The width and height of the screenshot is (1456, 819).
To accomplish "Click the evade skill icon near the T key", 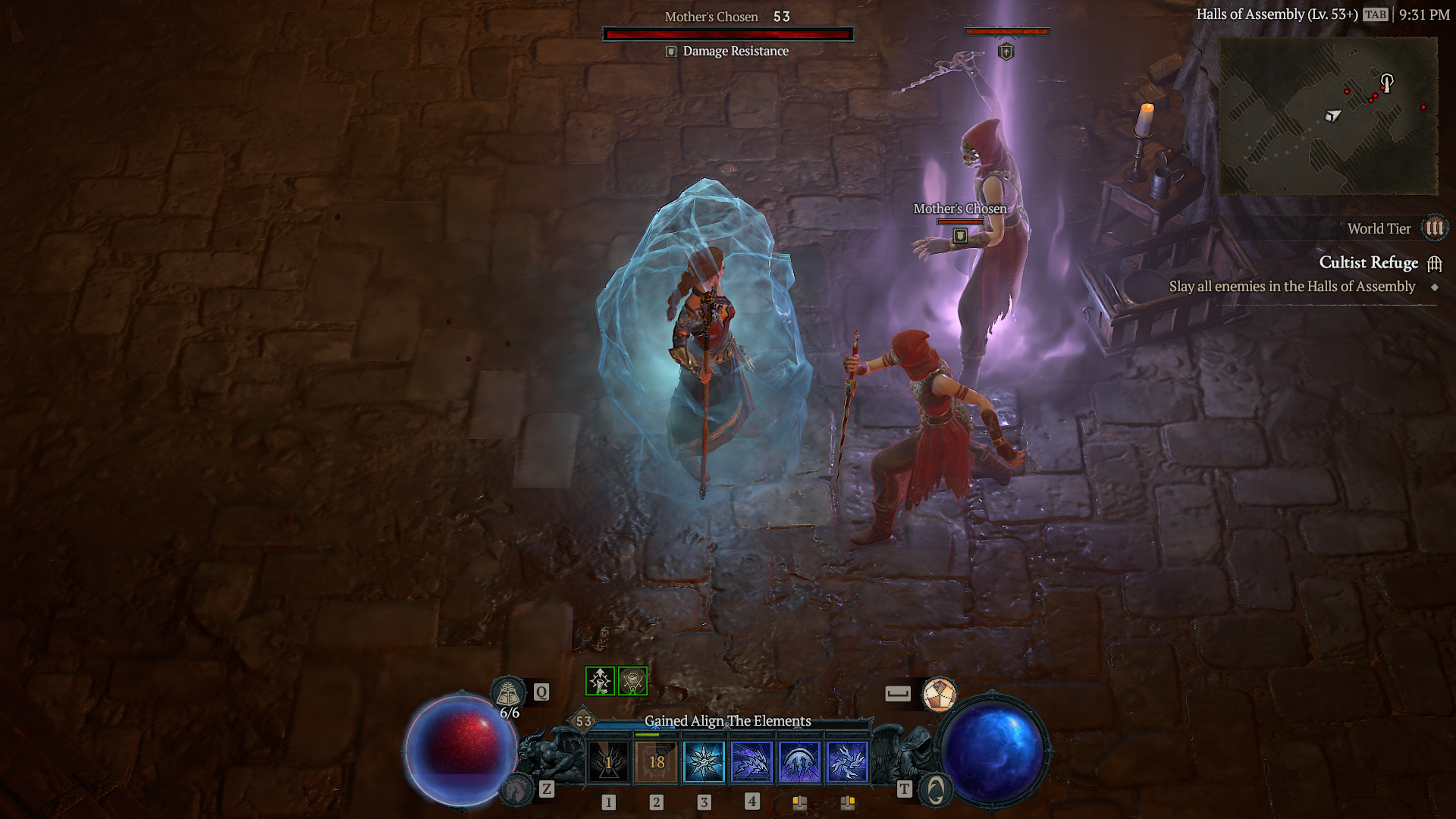I will (x=935, y=790).
